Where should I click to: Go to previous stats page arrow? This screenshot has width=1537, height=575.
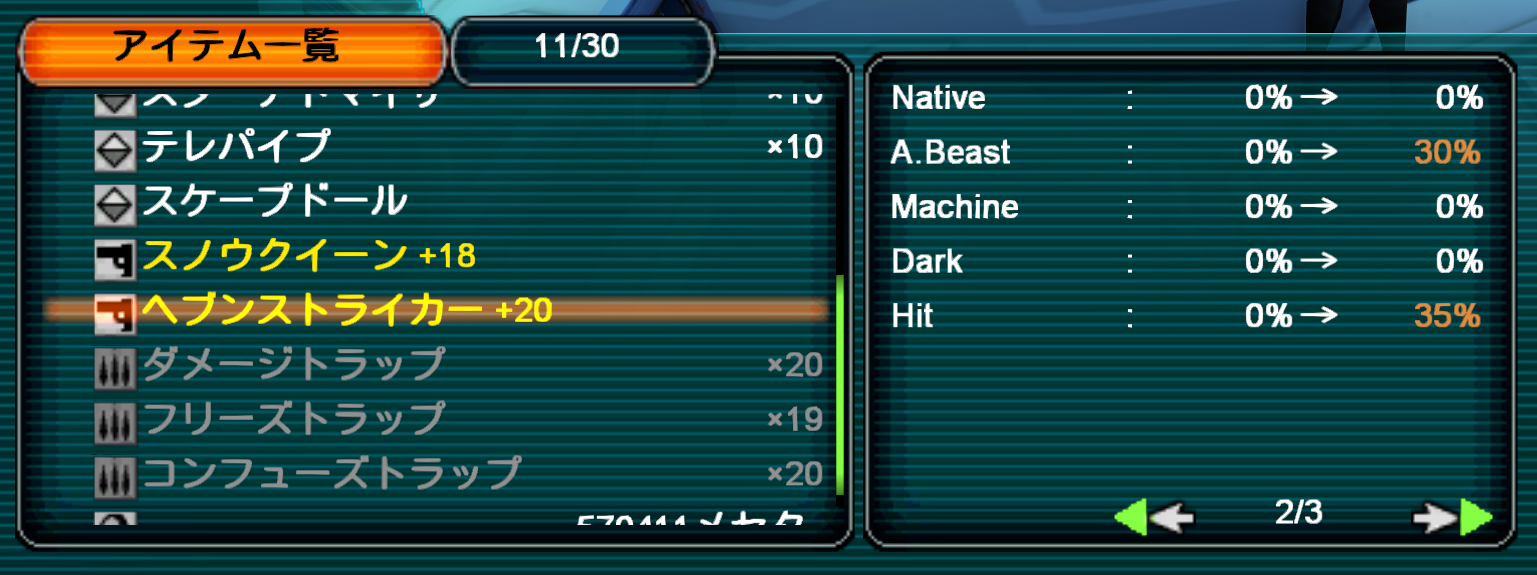1154,517
